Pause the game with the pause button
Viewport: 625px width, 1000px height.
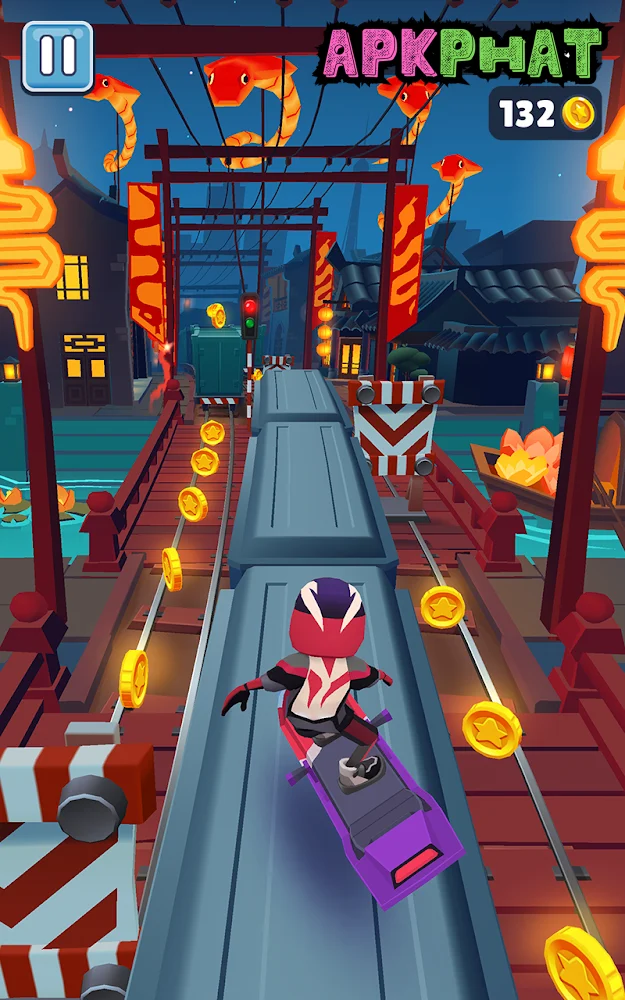click(57, 57)
